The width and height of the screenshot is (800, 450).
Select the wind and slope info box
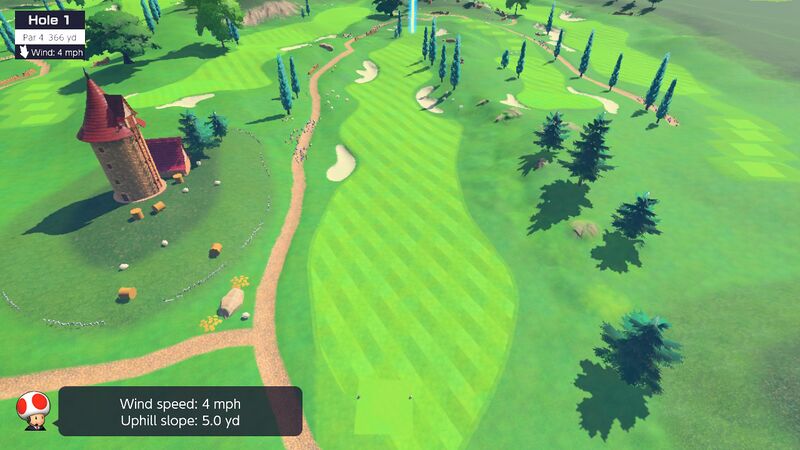180,411
